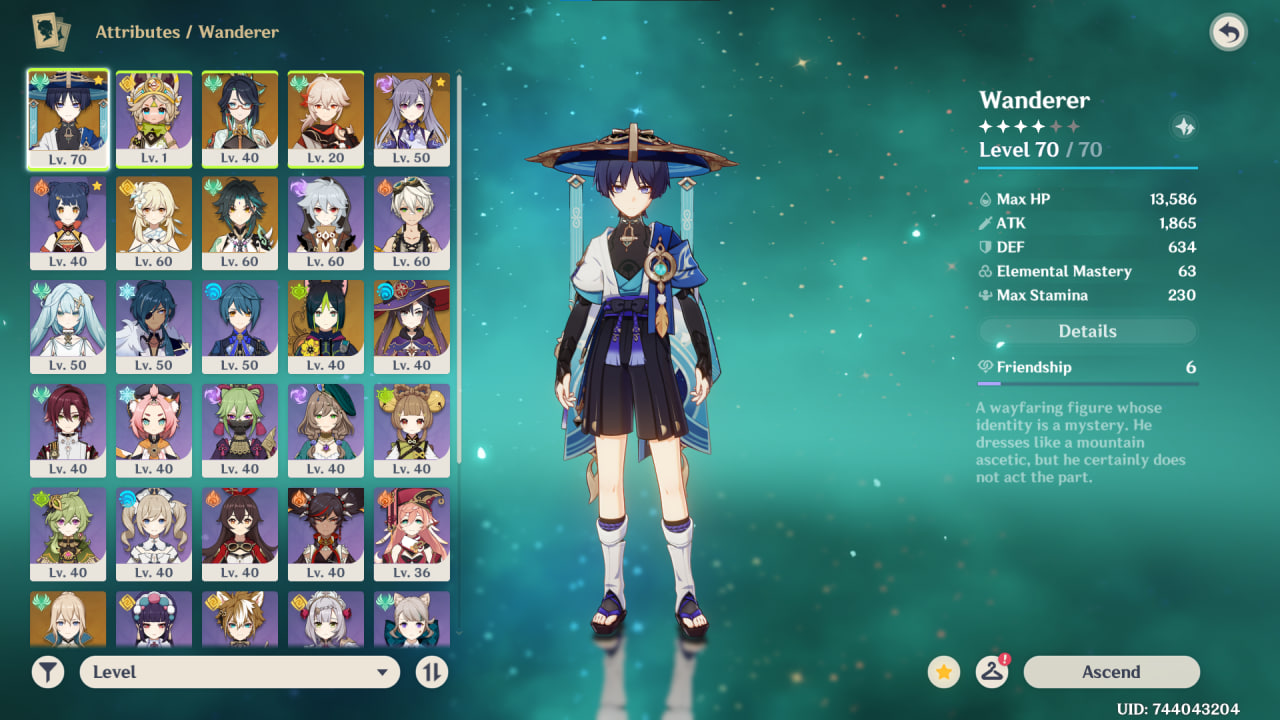
Task: Select Barbara's portrait with twin tails
Action: click(154, 534)
